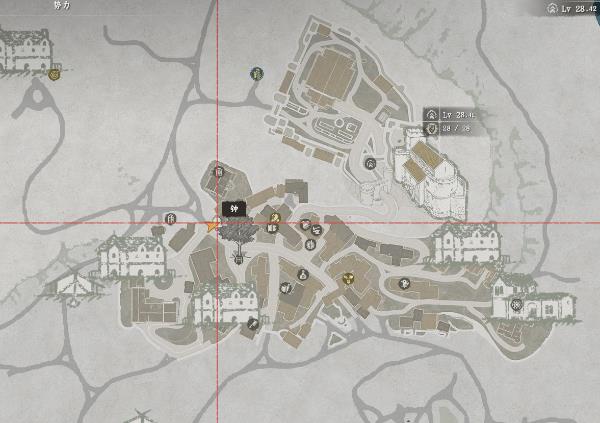Screen dimensions: 600x423
Task: Select the yellow glowing marker in town
Action: tap(349, 277)
